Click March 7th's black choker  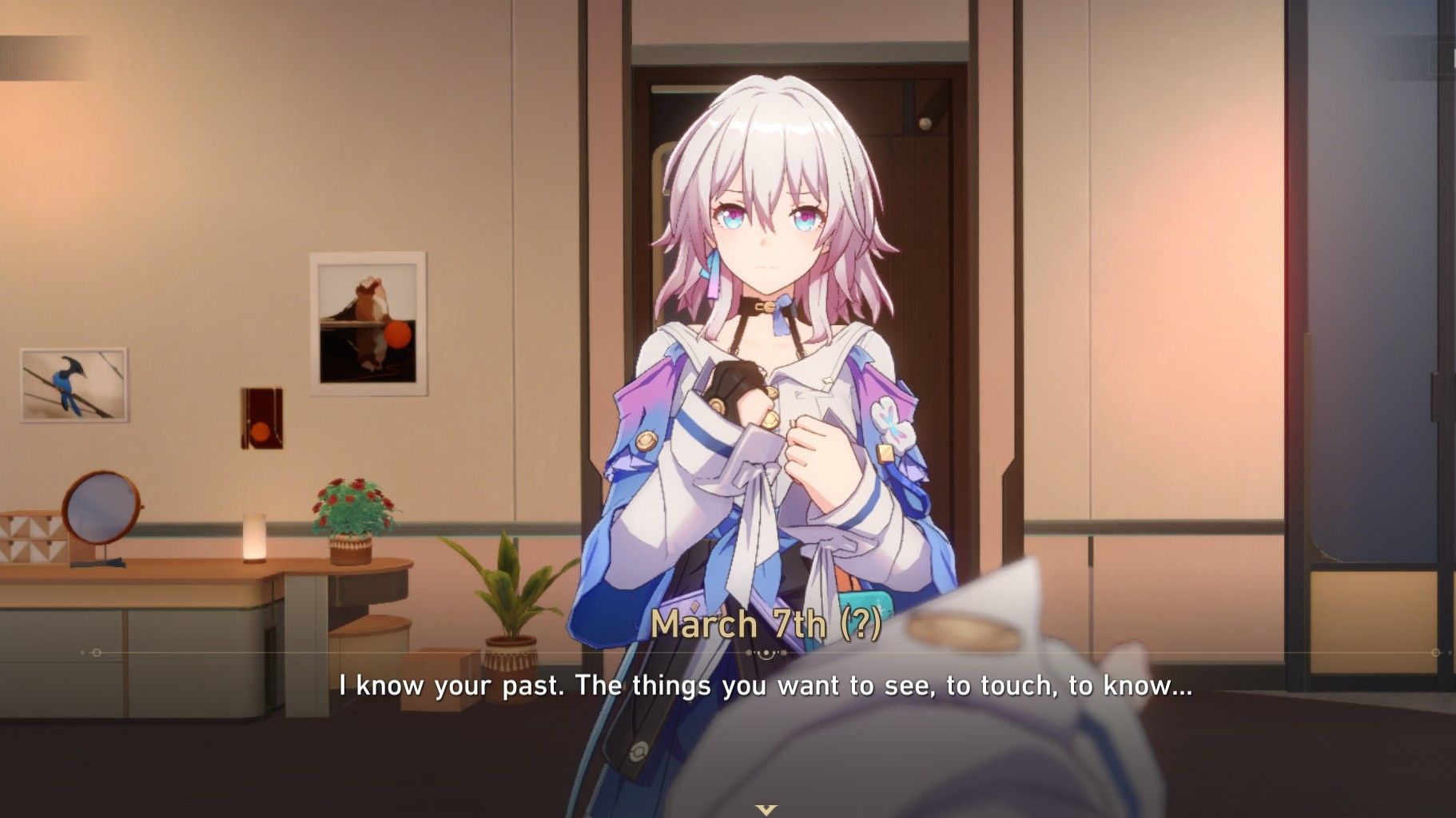click(765, 306)
